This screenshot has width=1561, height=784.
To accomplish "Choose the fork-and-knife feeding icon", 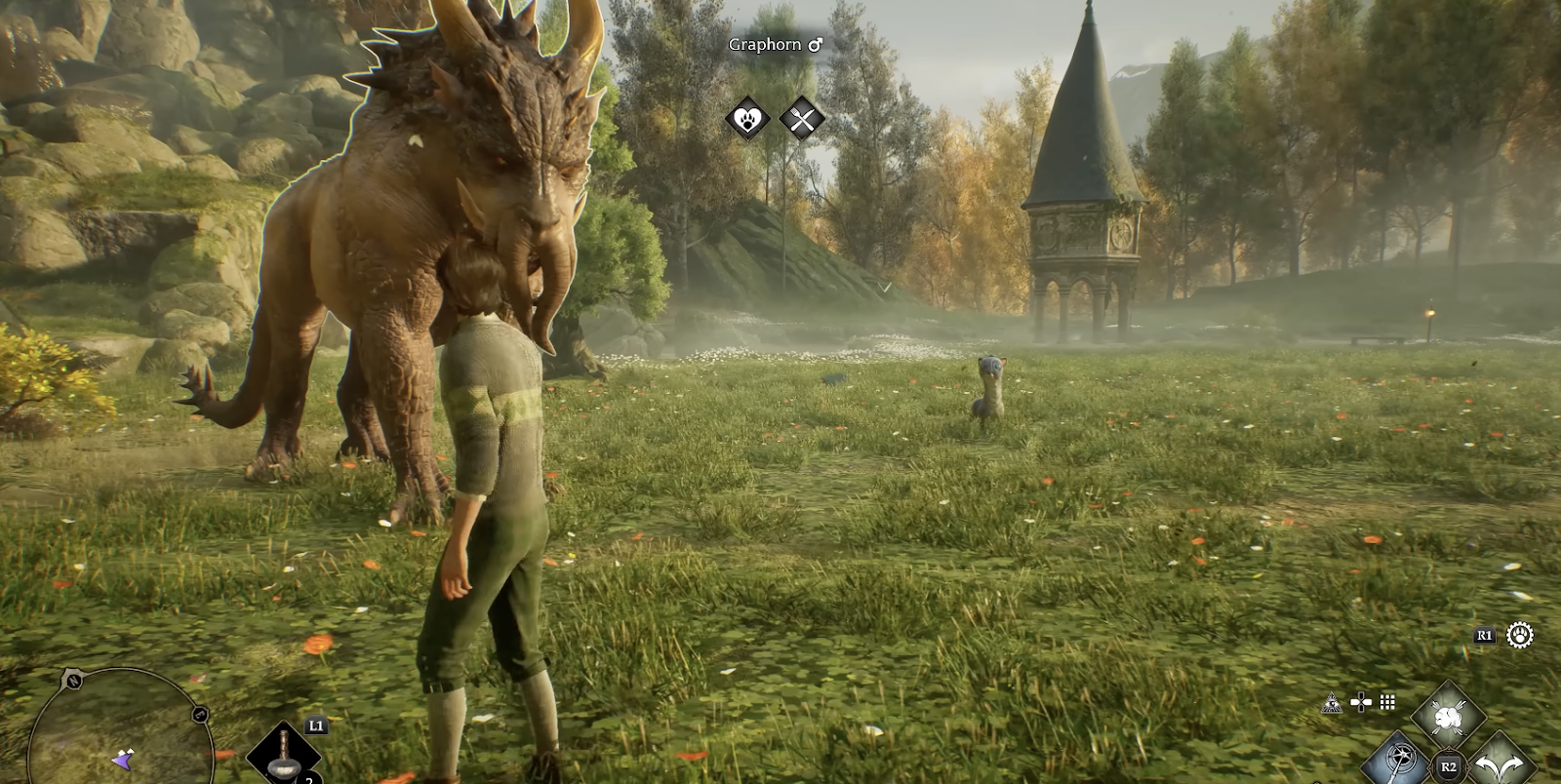I will pos(802,120).
